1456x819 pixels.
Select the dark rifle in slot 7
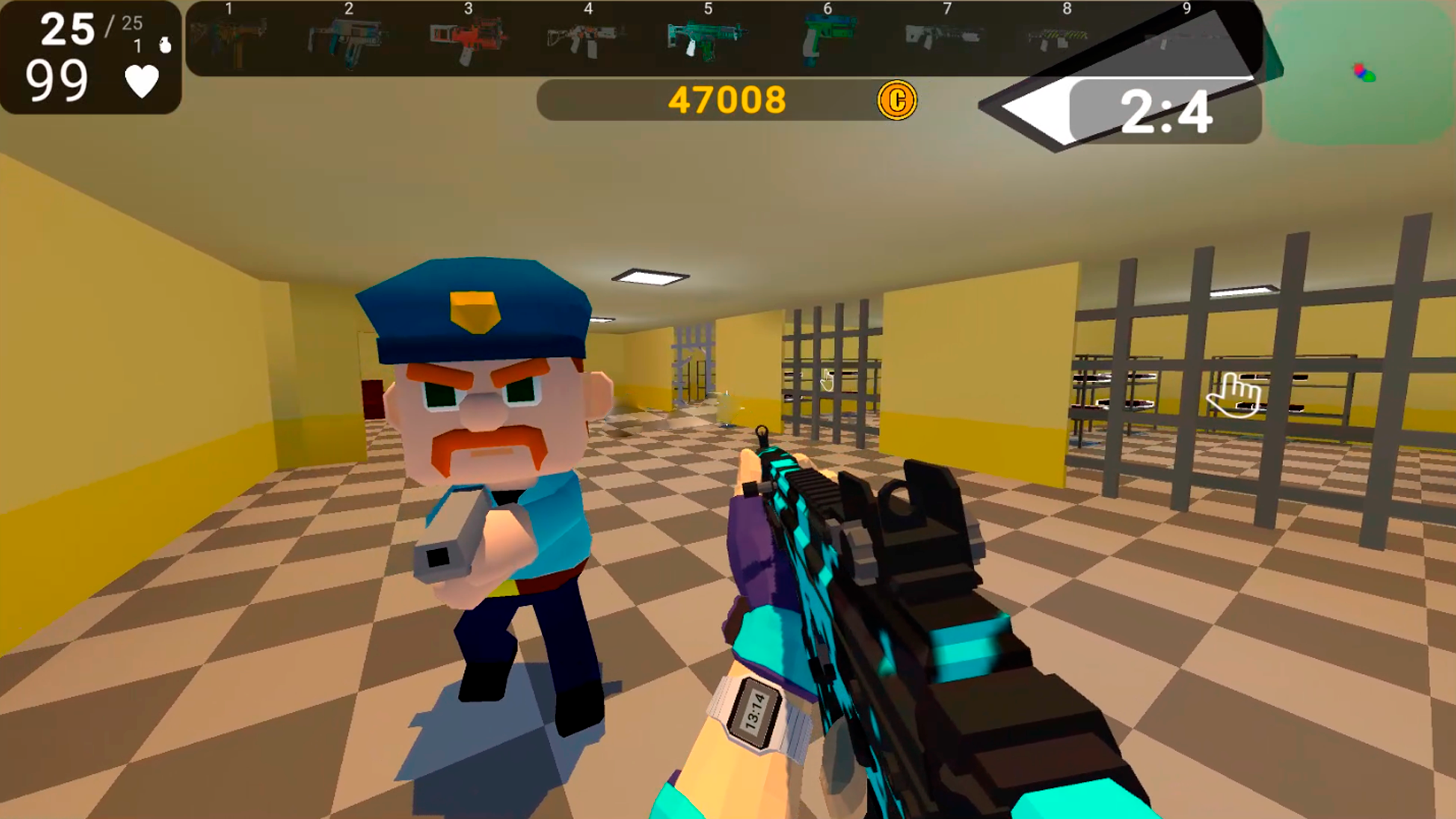944,38
